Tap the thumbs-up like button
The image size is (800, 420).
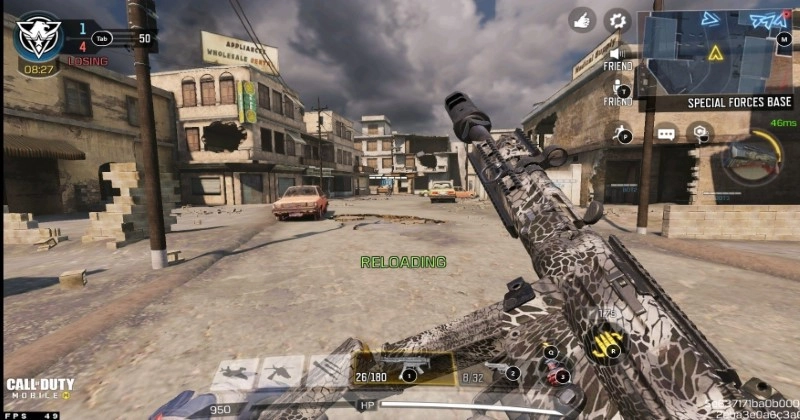point(584,19)
